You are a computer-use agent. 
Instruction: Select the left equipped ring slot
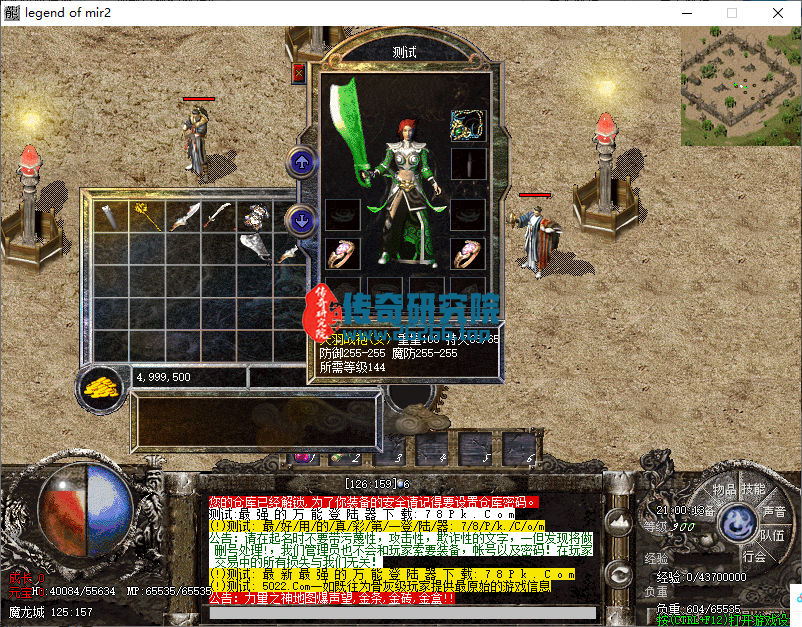342,252
